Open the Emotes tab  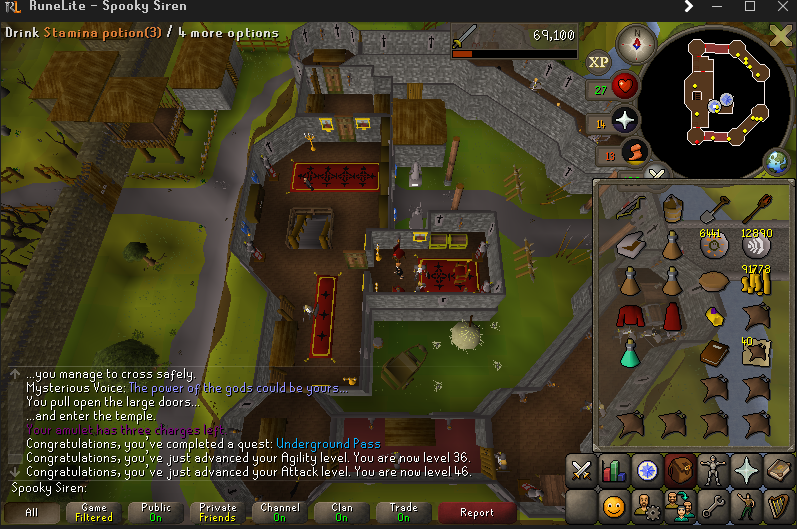click(x=745, y=505)
